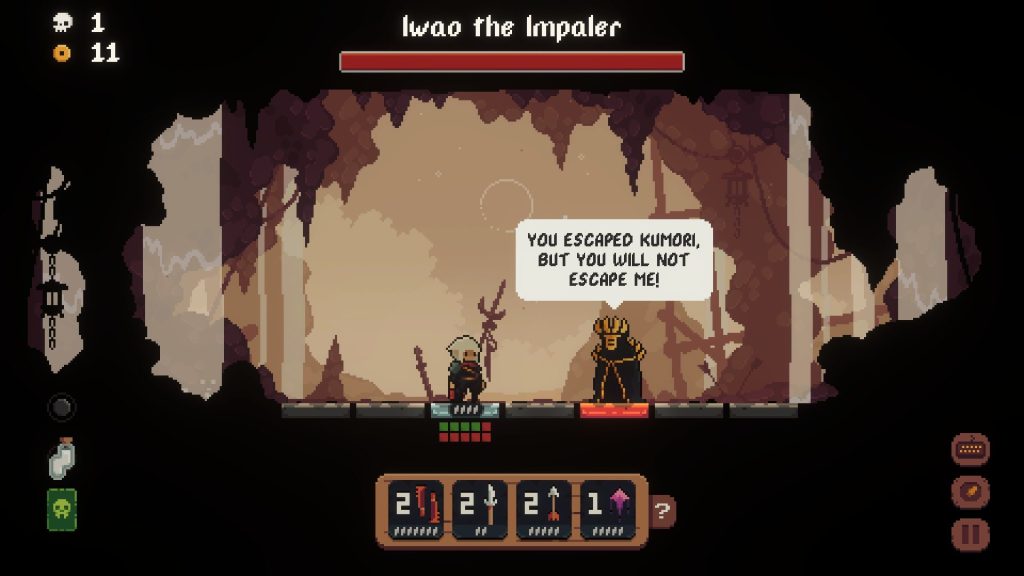This screenshot has width=1024, height=576.
Task: Pause the game
Action: point(970,534)
